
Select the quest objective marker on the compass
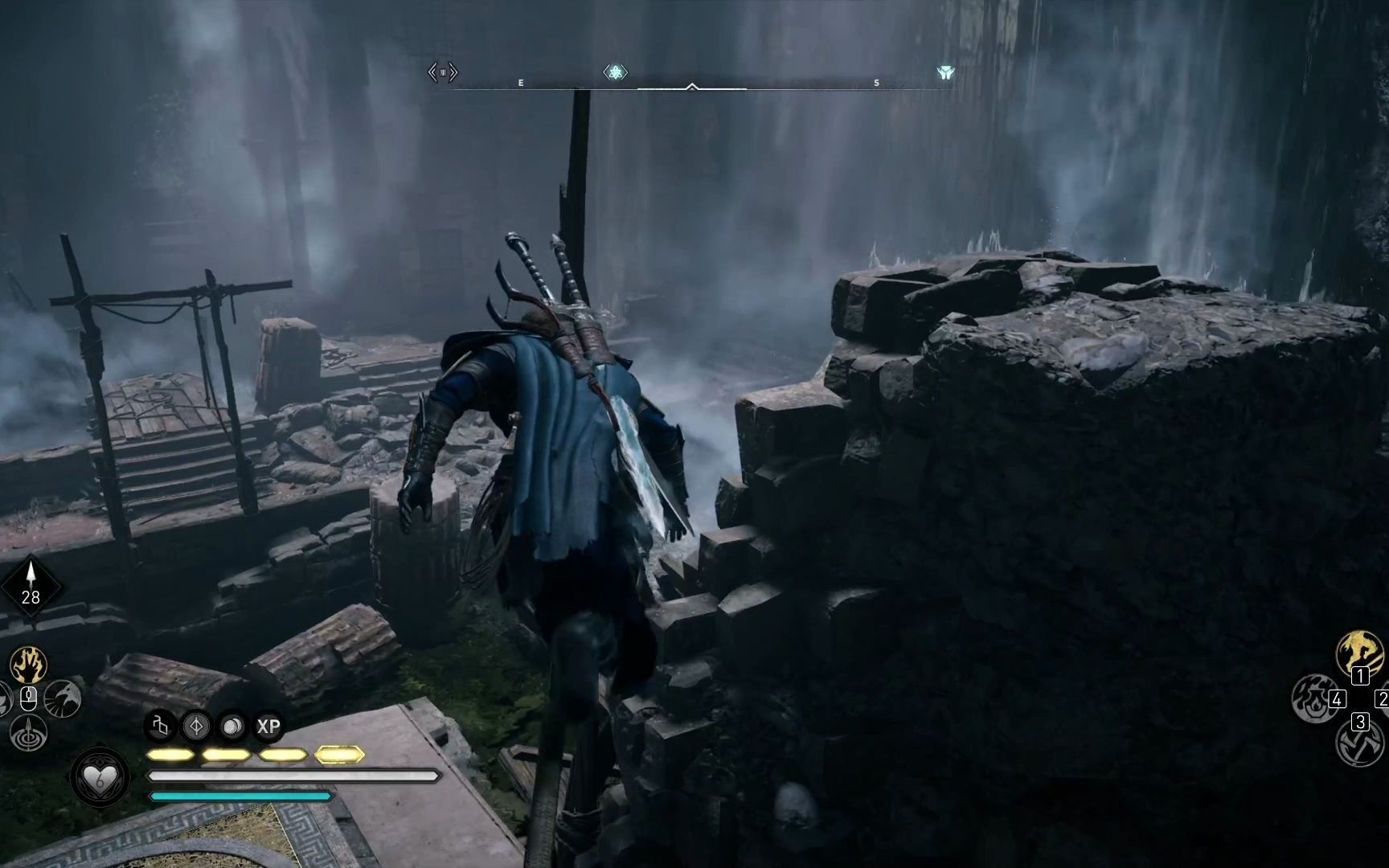[615, 72]
